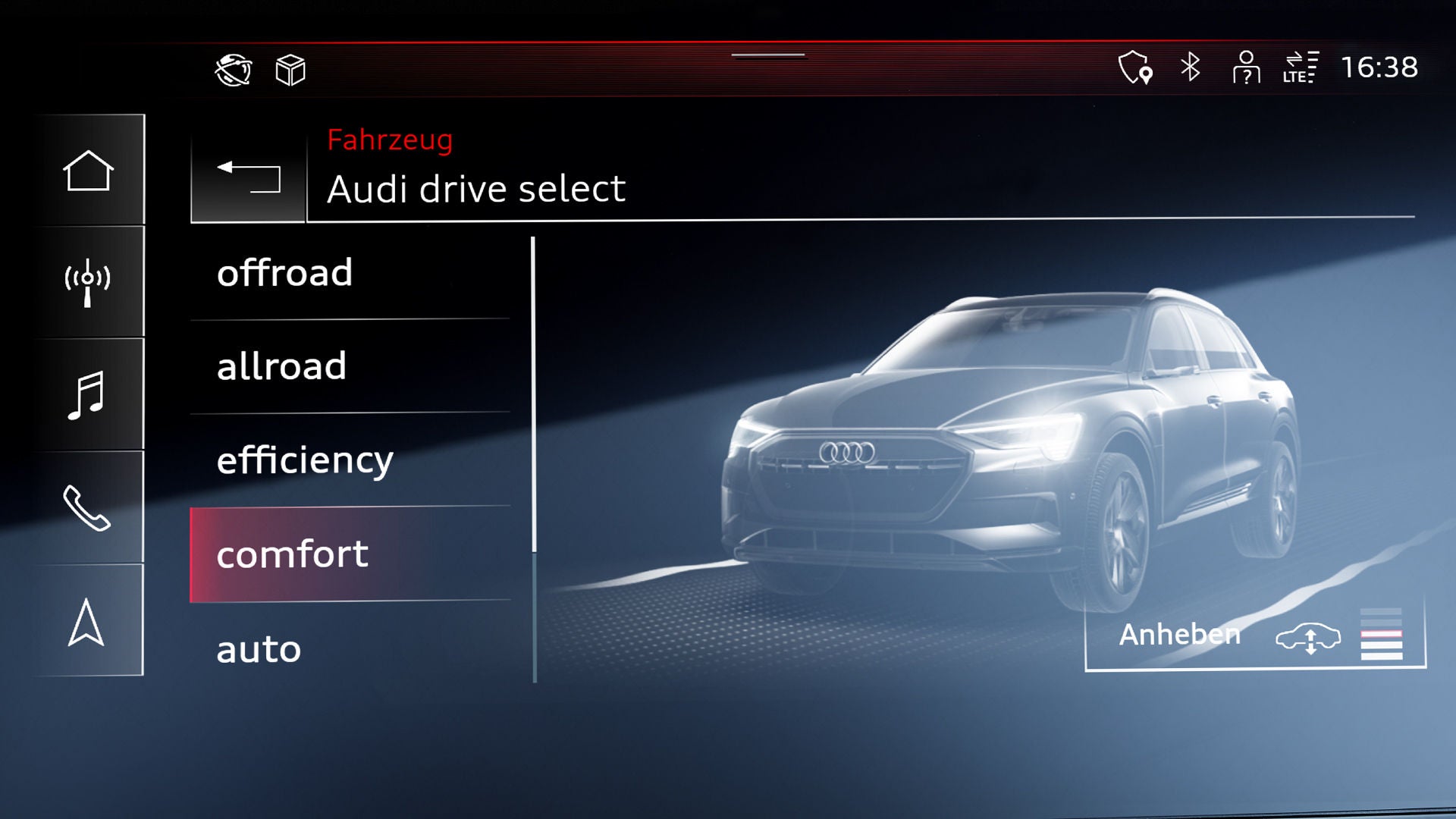Open the Bluetooth status icon
This screenshot has height=819, width=1456.
pyautogui.click(x=1191, y=67)
